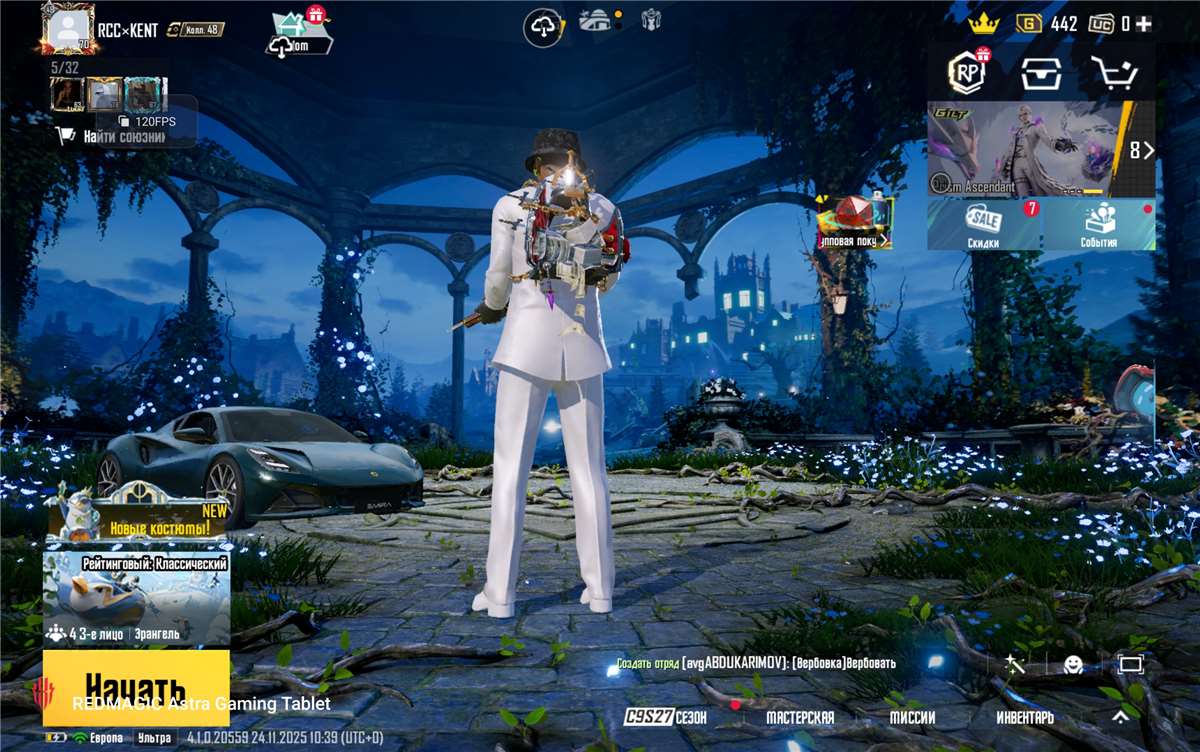Open the crate box icon beside RP
This screenshot has height=752, width=1200.
(x=1041, y=73)
